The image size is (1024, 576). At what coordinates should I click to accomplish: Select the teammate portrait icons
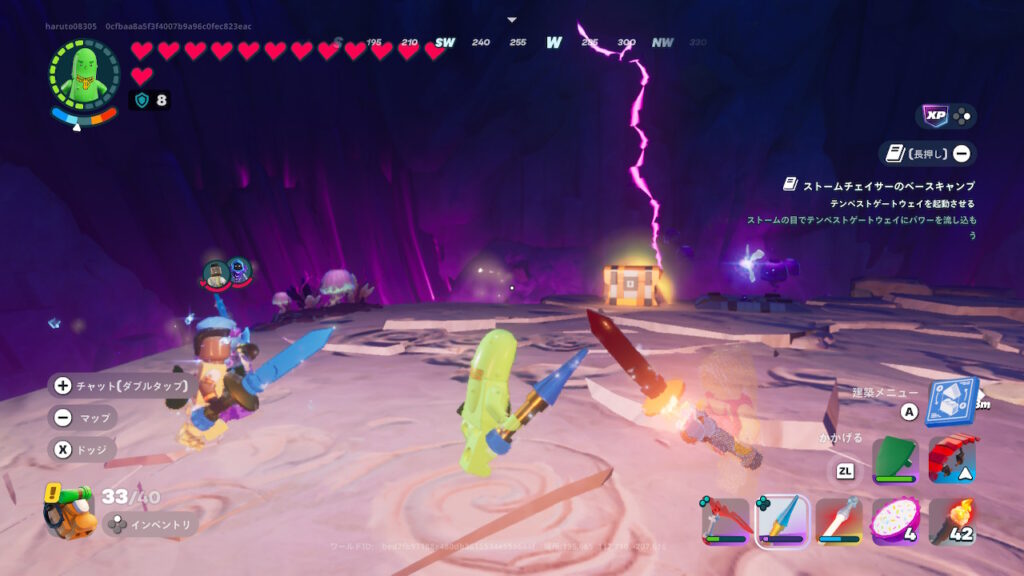[226, 271]
